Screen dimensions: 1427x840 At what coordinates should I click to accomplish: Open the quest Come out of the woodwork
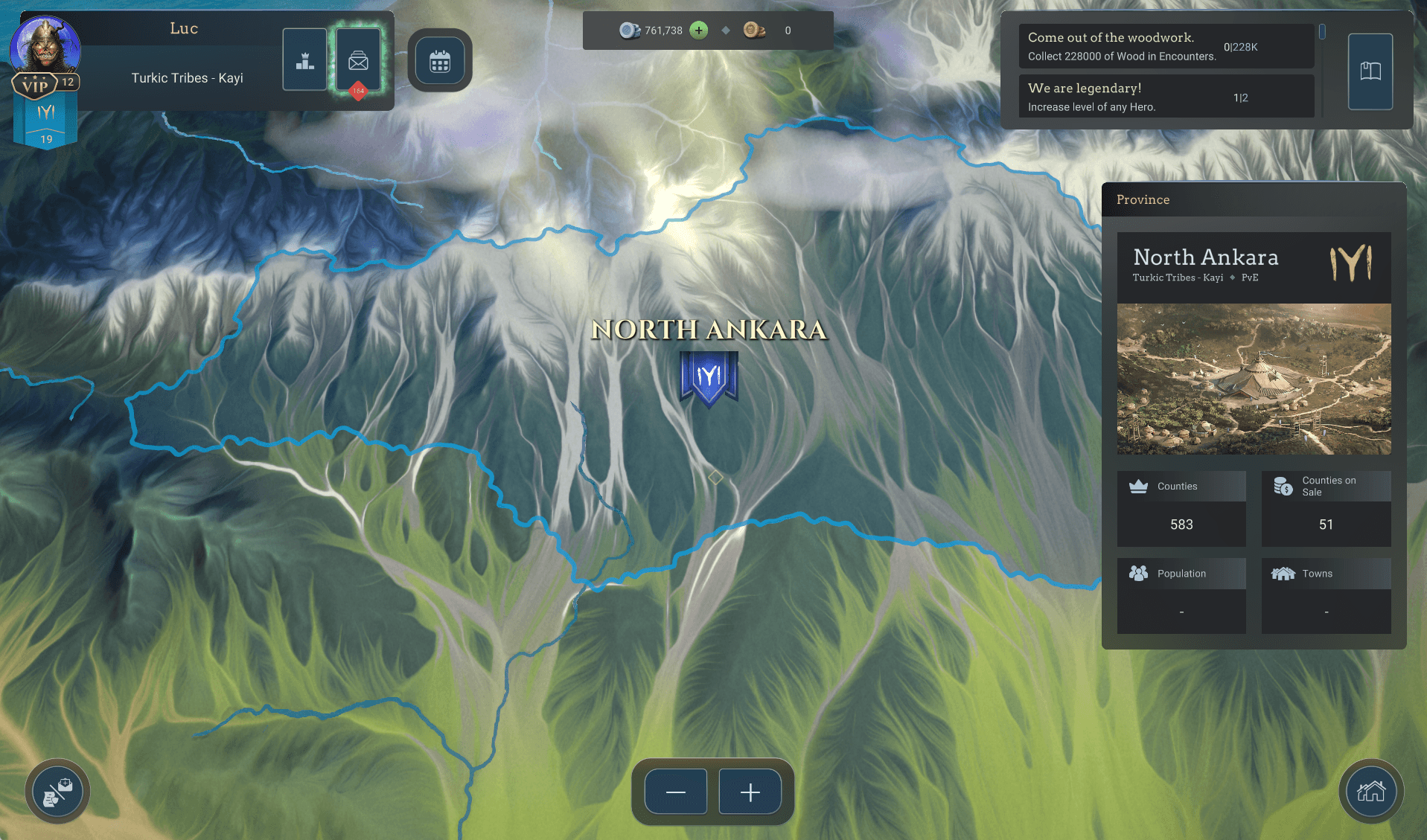click(1166, 46)
